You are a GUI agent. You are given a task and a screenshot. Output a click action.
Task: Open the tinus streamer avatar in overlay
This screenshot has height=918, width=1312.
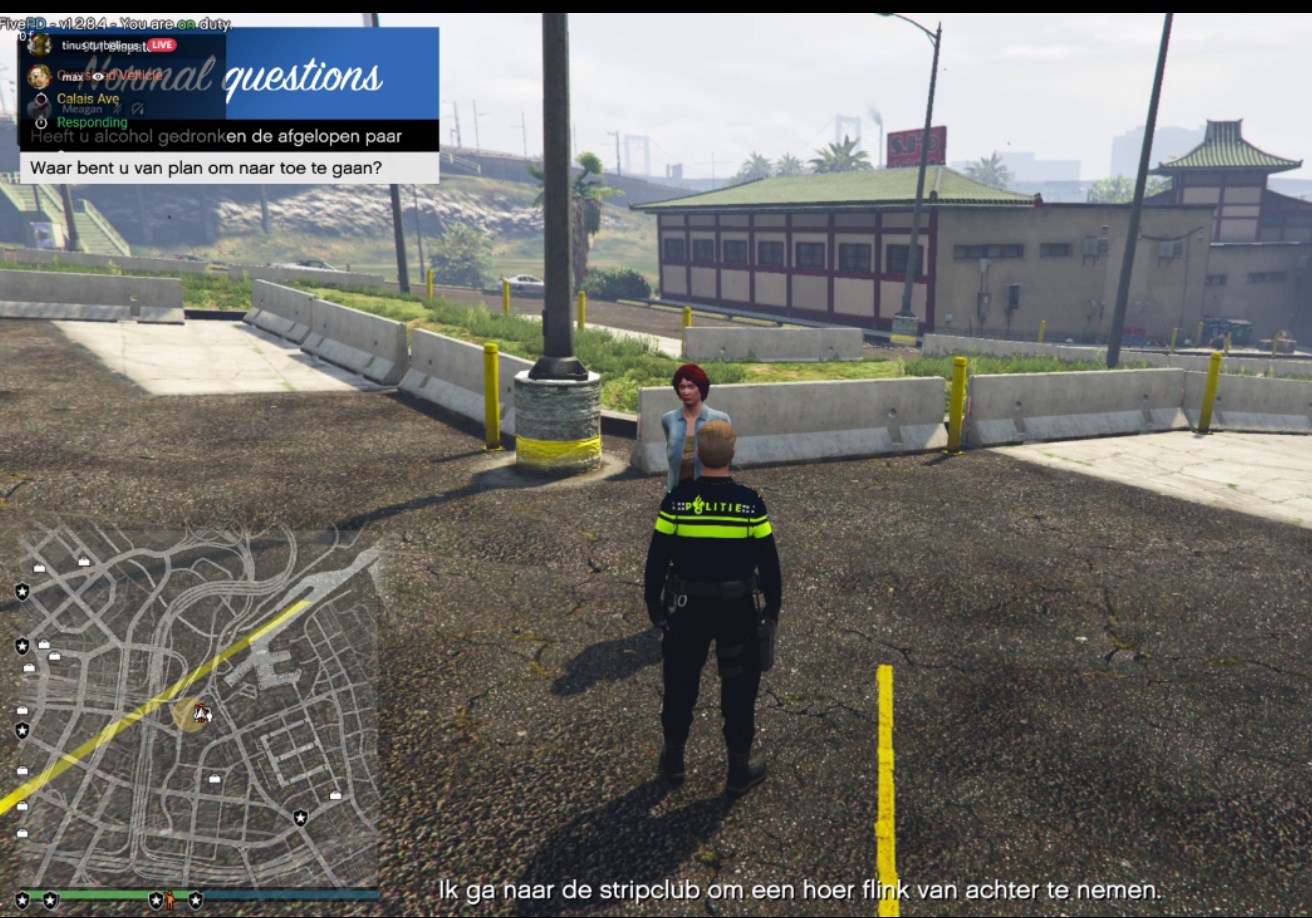point(40,44)
